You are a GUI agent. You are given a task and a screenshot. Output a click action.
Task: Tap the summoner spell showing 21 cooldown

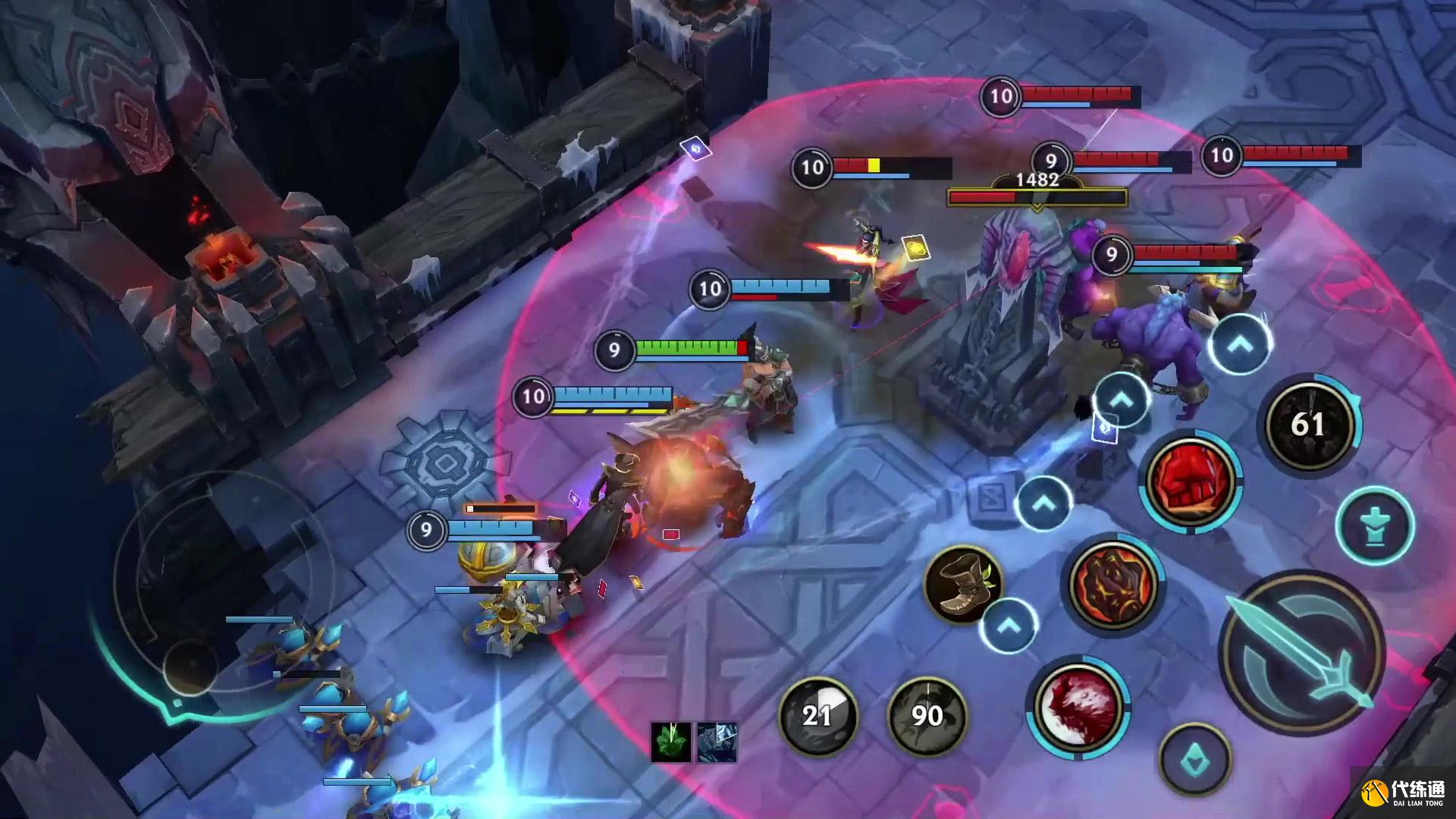pyautogui.click(x=817, y=715)
